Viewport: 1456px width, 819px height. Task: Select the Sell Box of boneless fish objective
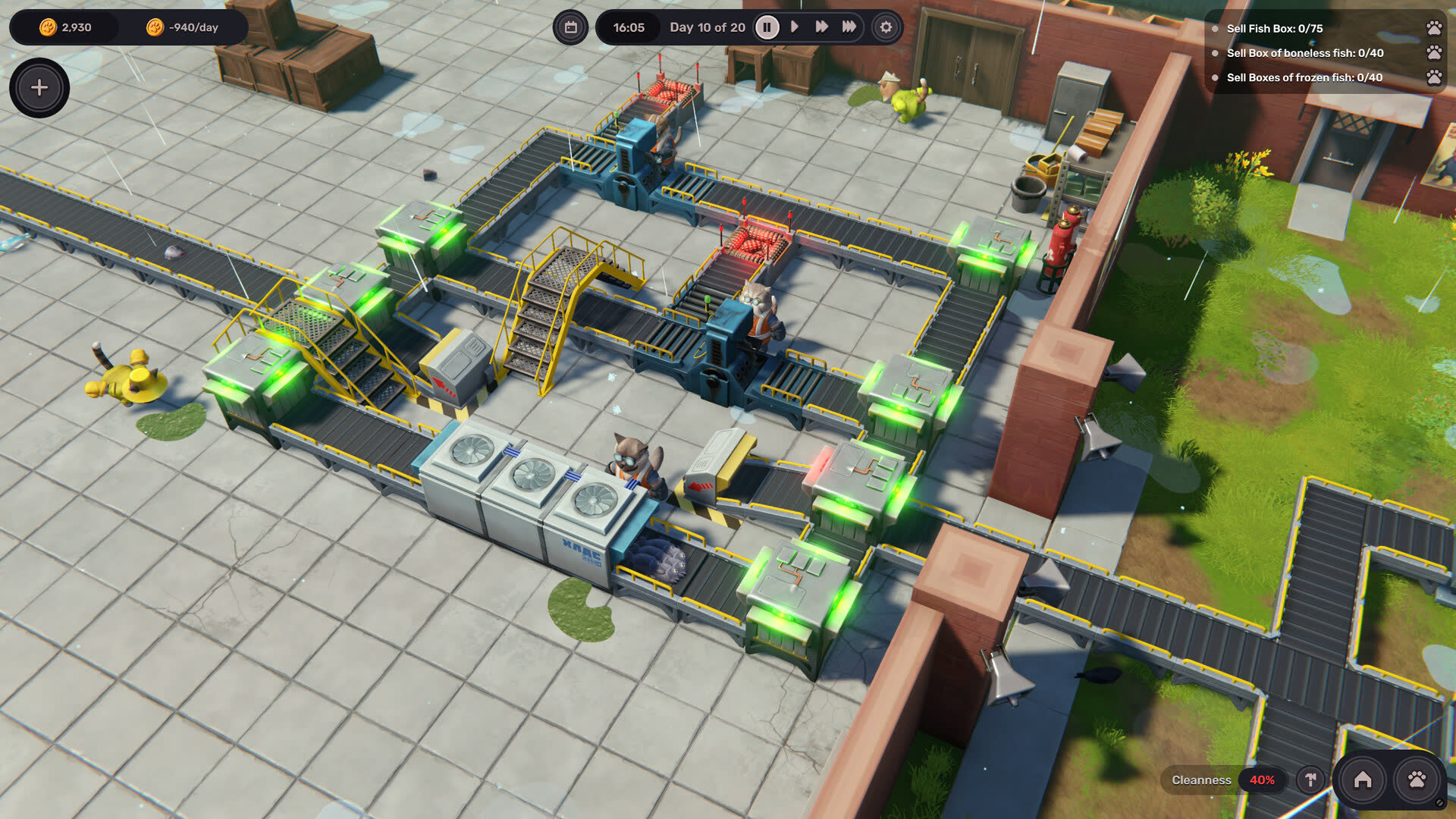pos(1304,53)
